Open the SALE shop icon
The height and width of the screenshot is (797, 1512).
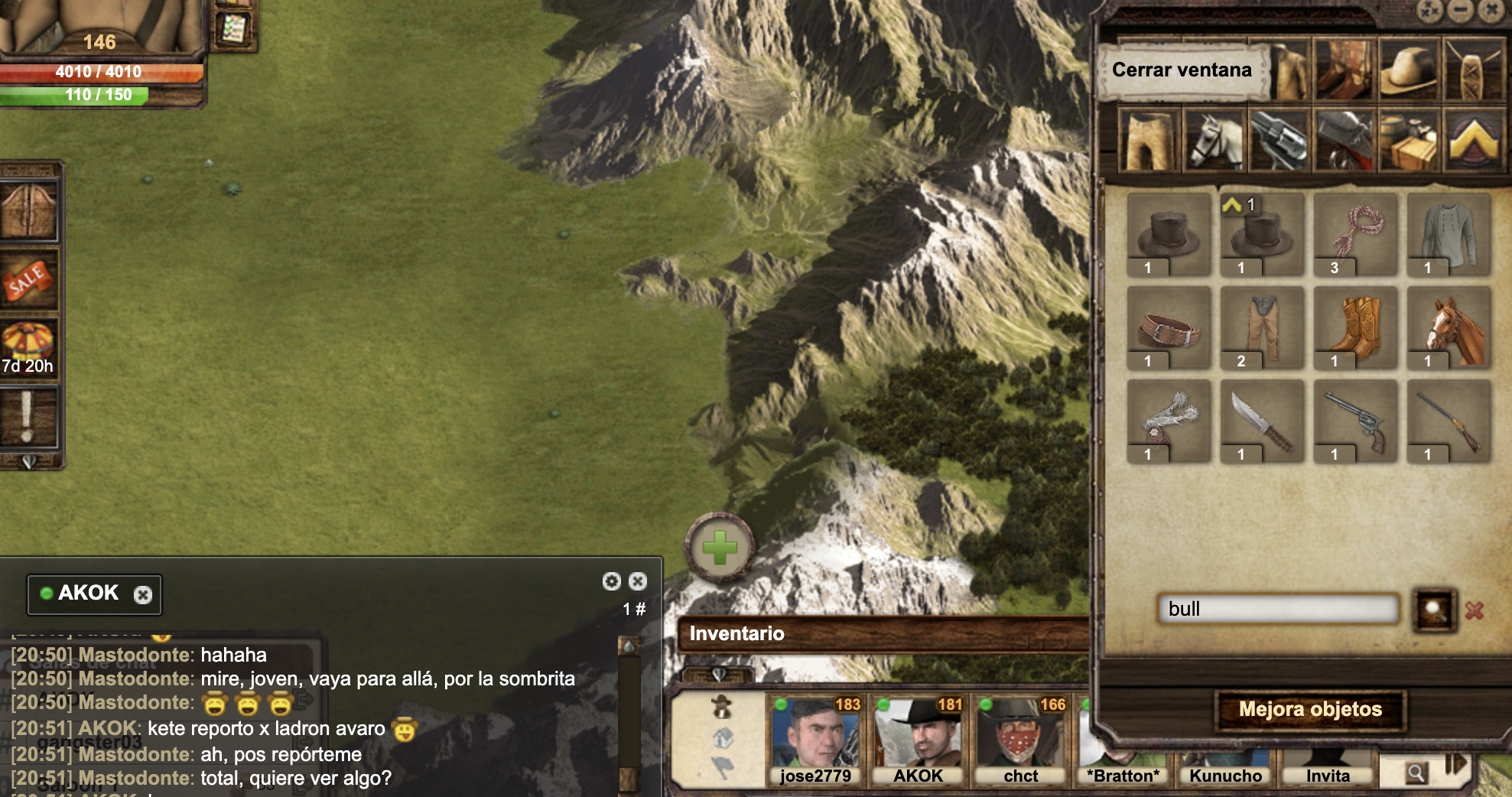28,279
